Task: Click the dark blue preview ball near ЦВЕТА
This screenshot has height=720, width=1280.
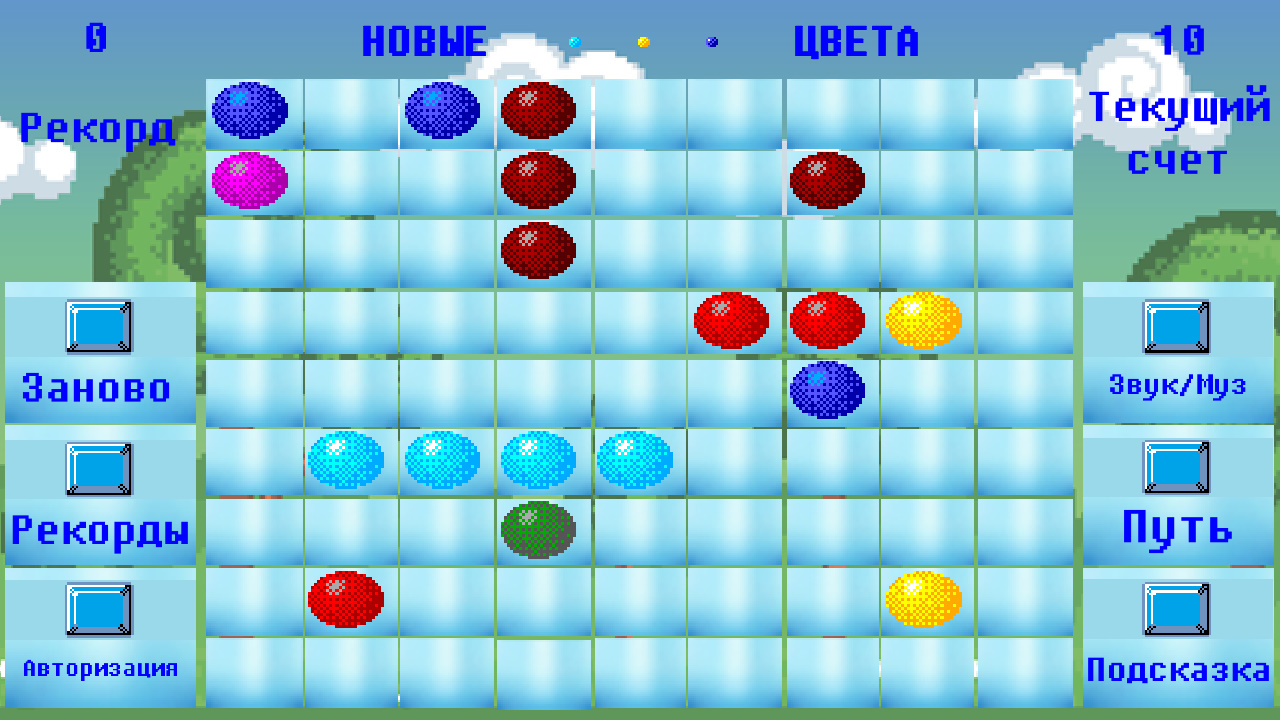Action: pos(712,42)
